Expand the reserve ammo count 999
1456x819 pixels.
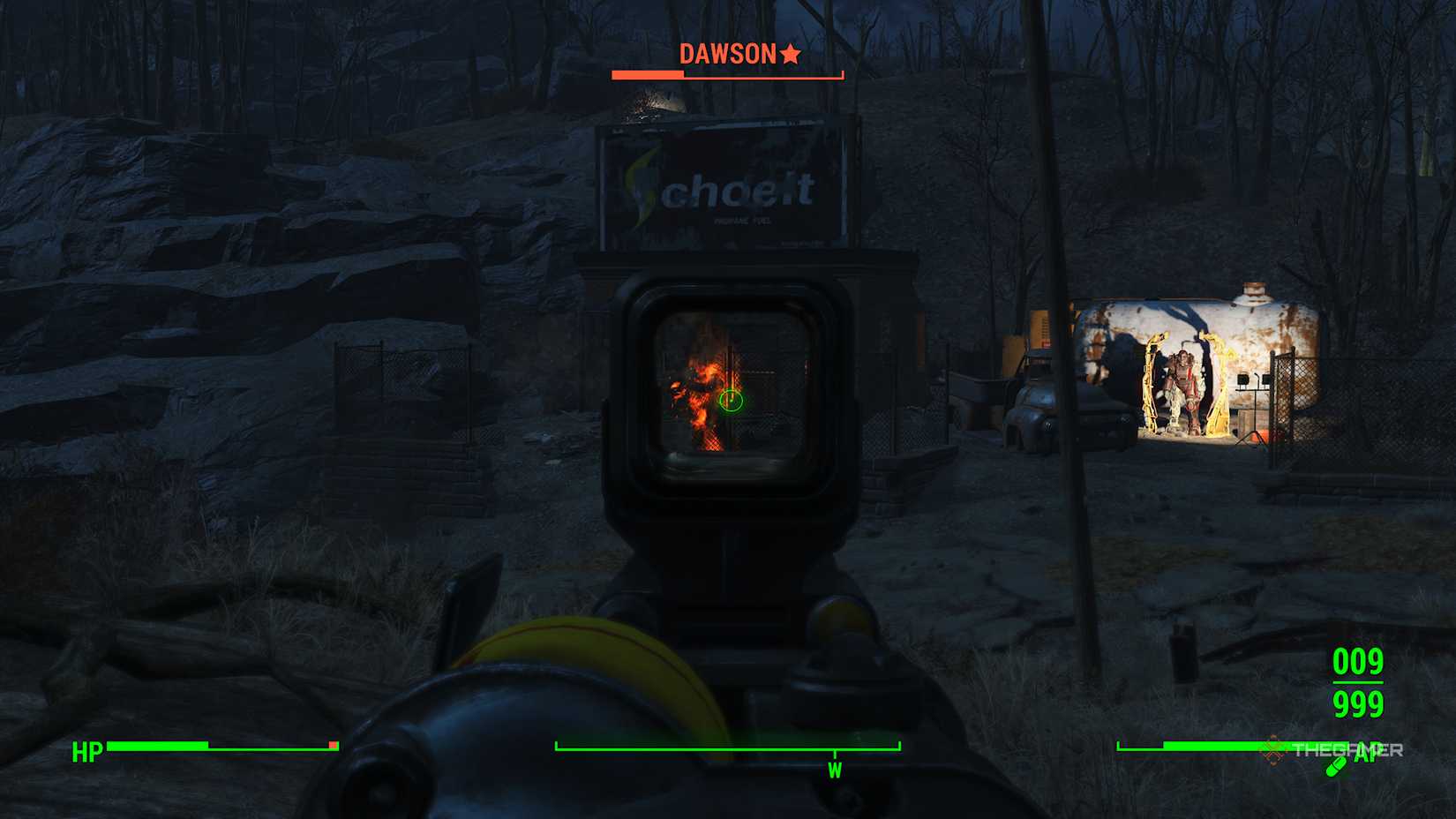1356,703
